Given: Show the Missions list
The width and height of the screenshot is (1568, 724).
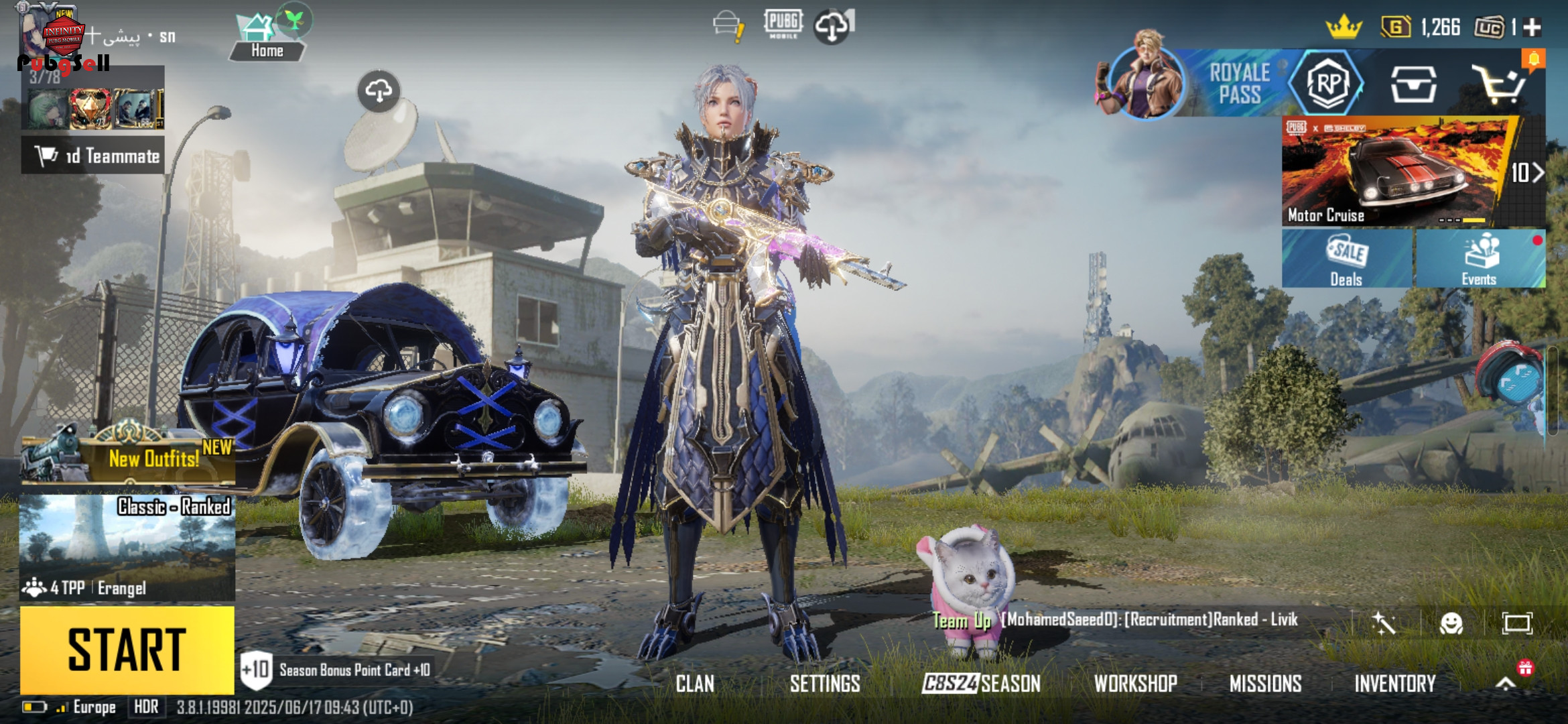Looking at the screenshot, I should click(1265, 684).
